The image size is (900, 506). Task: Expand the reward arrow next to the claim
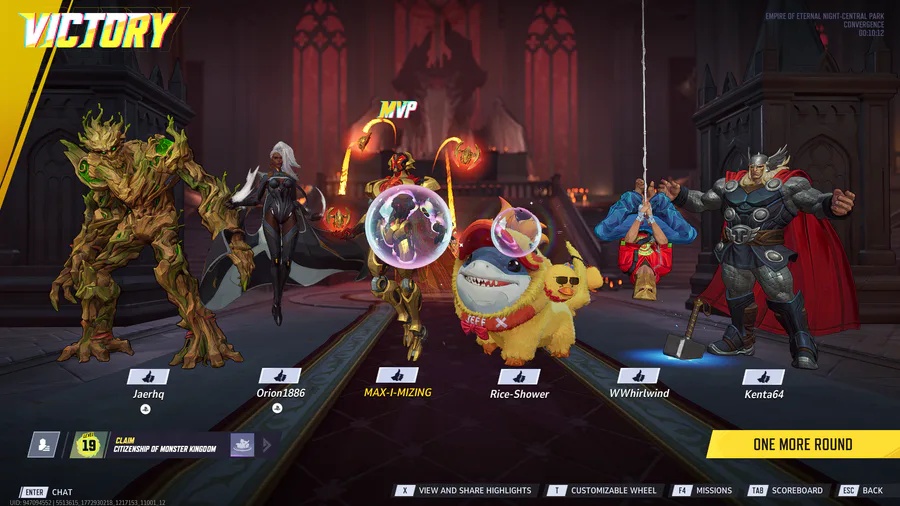click(x=268, y=445)
